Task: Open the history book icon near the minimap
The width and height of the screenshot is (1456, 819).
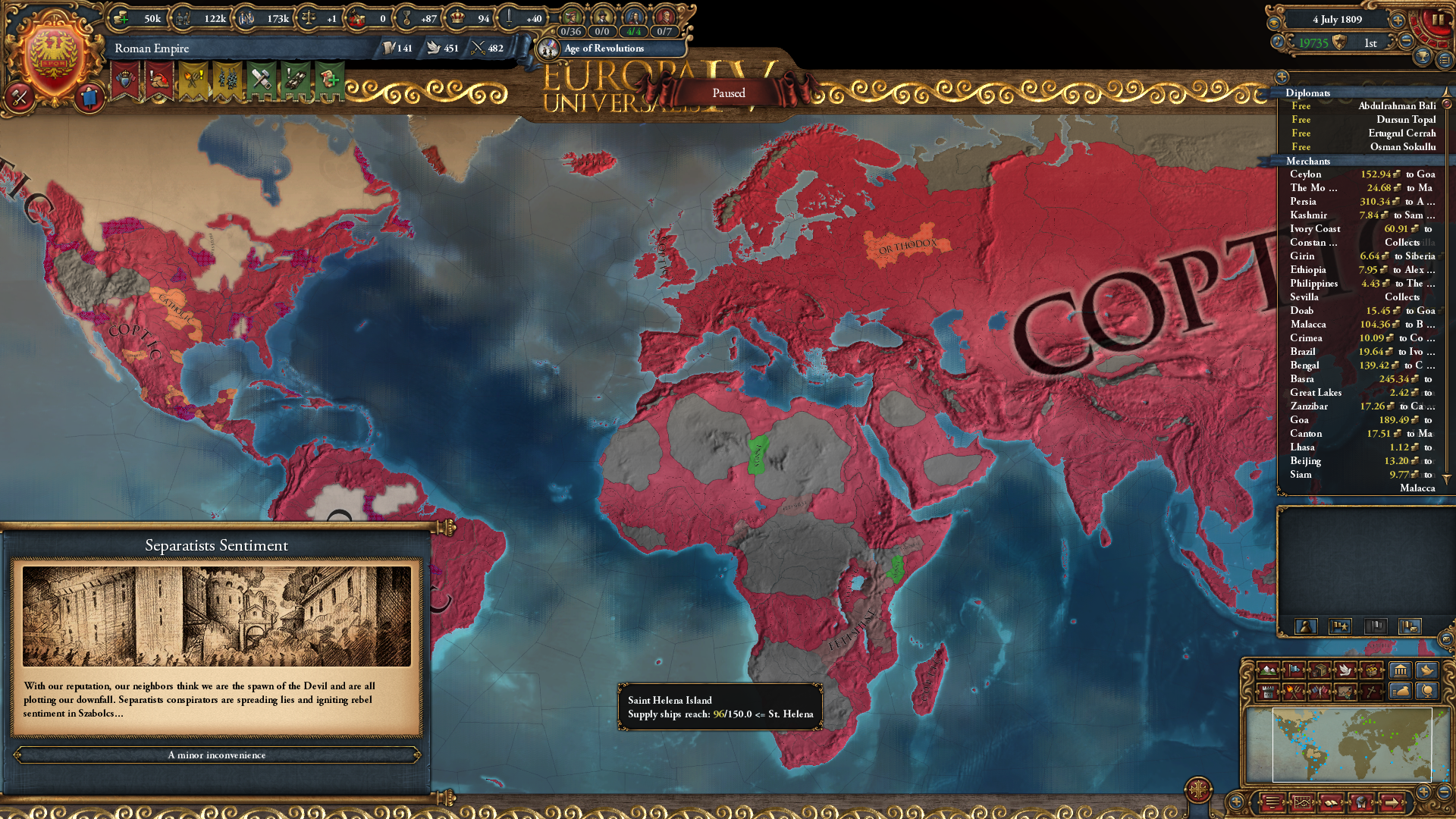Action: pos(1331,802)
